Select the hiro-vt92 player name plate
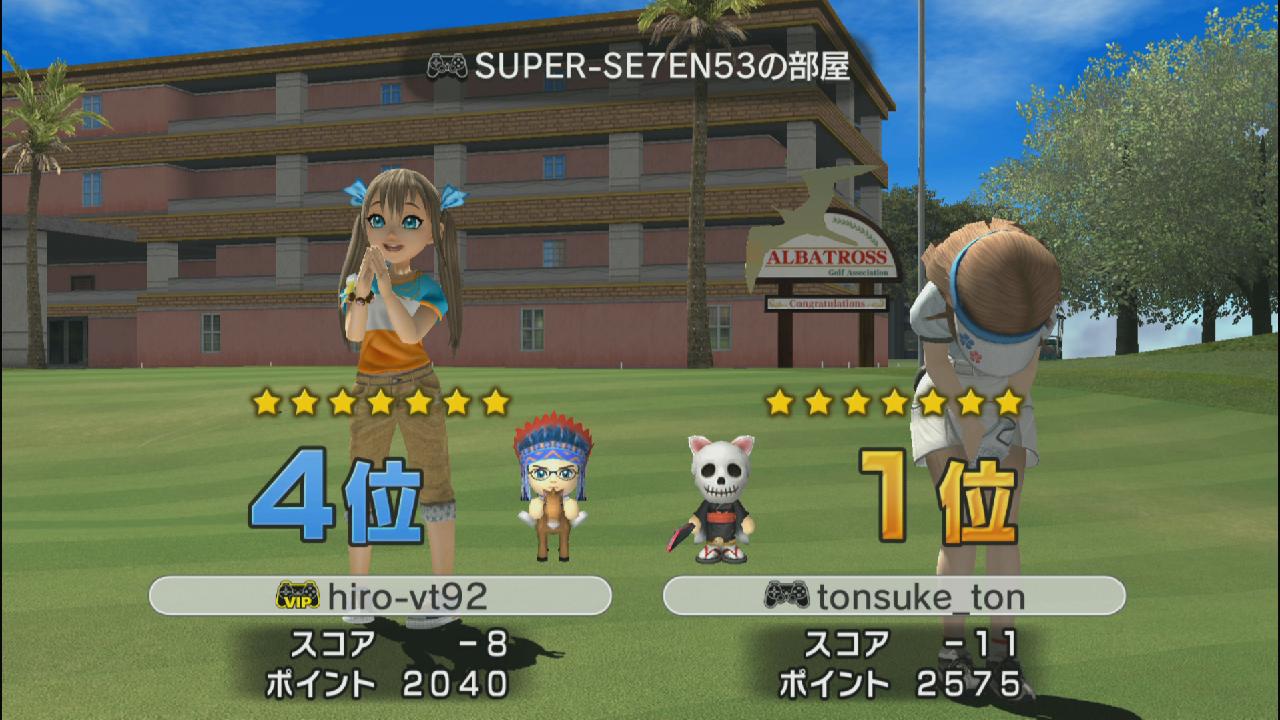This screenshot has height=720, width=1280. tap(380, 596)
